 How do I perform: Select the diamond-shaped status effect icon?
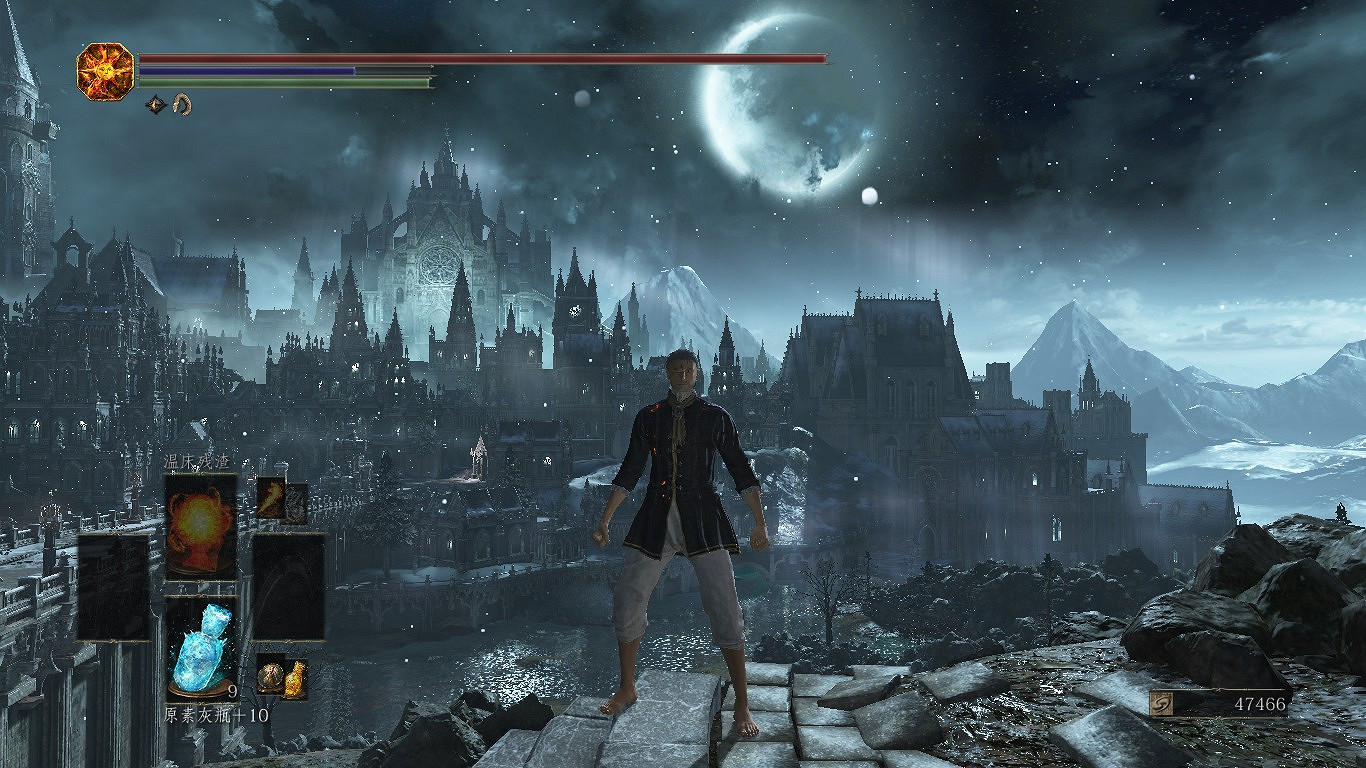click(155, 103)
